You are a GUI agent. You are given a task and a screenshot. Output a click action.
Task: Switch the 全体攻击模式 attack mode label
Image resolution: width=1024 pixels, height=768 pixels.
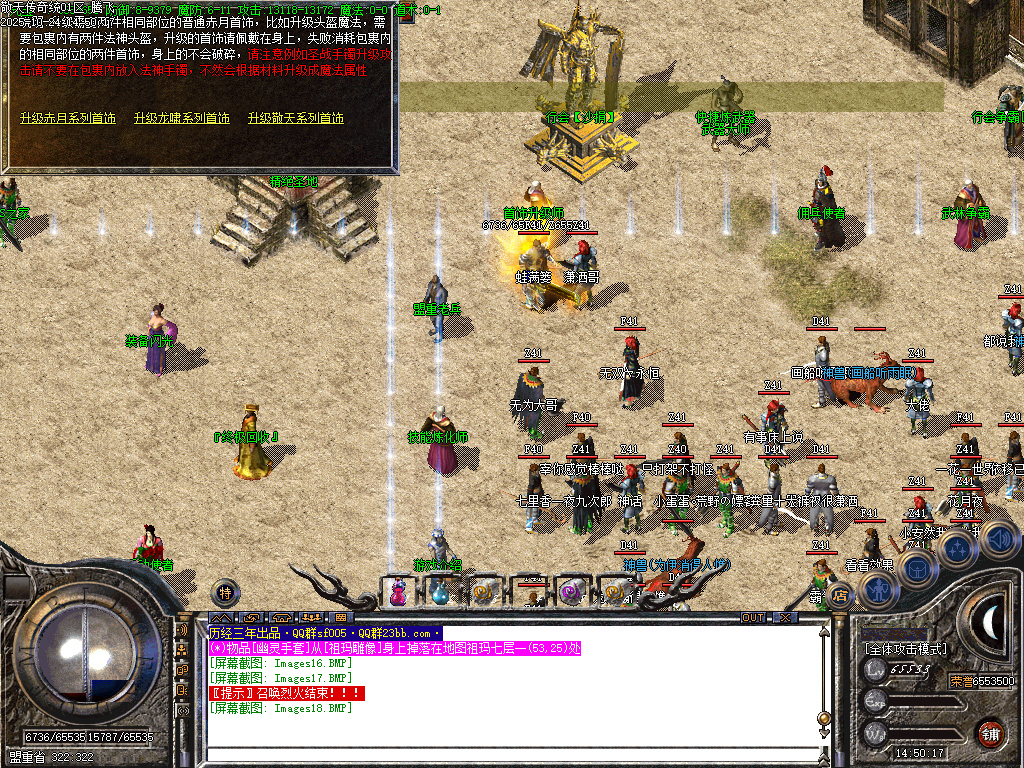coord(906,650)
